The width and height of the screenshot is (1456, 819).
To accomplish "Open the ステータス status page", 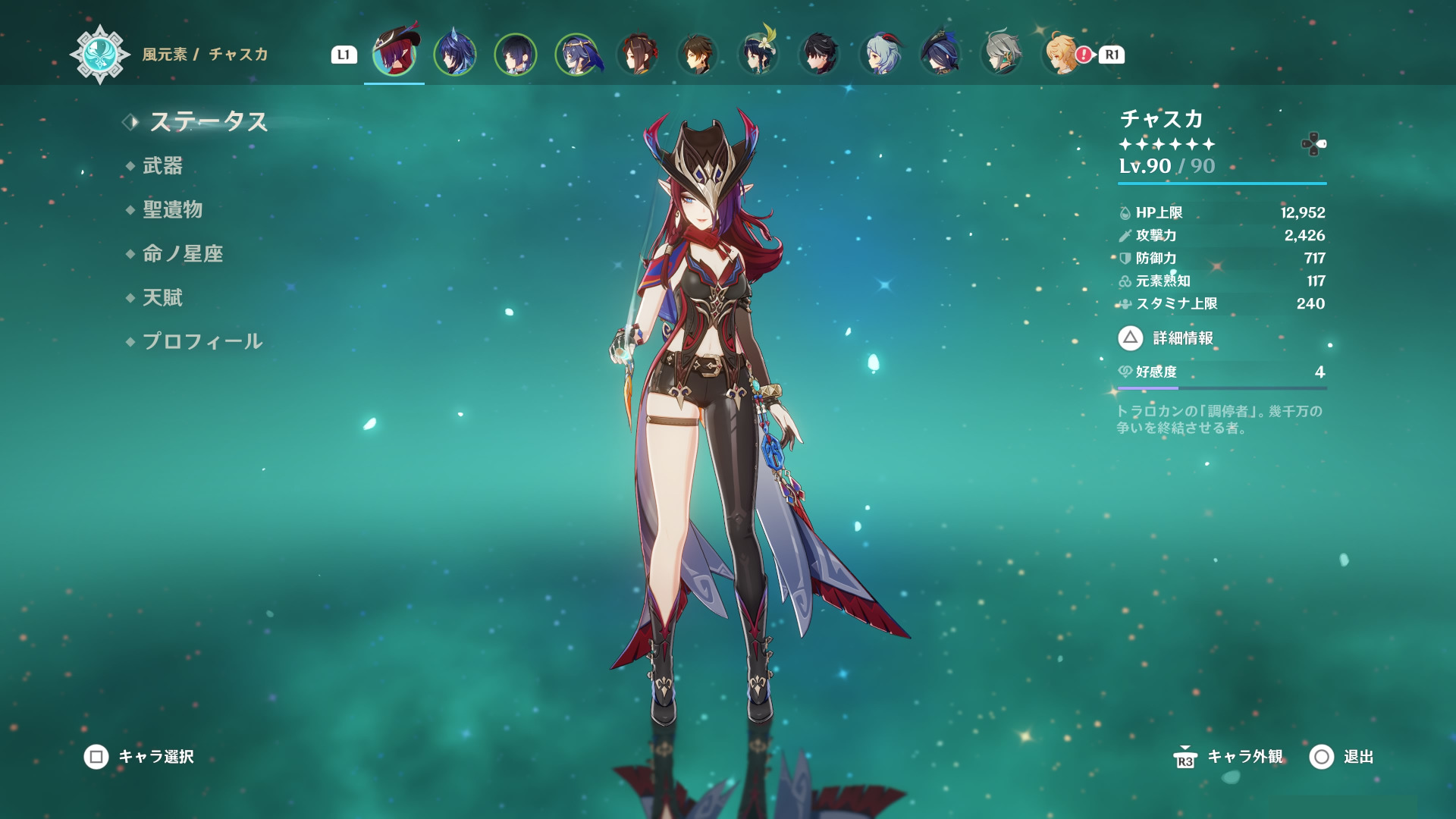I will 208,121.
